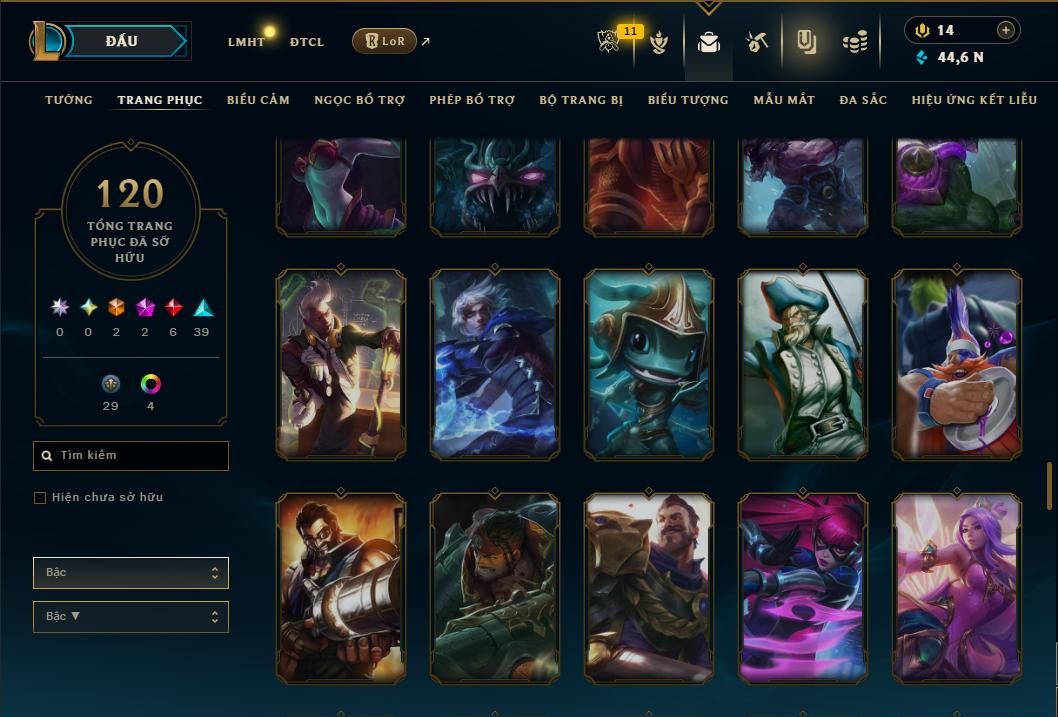This screenshot has height=717, width=1058.
Task: Select the Graves skin with golden armor
Action: (649, 588)
